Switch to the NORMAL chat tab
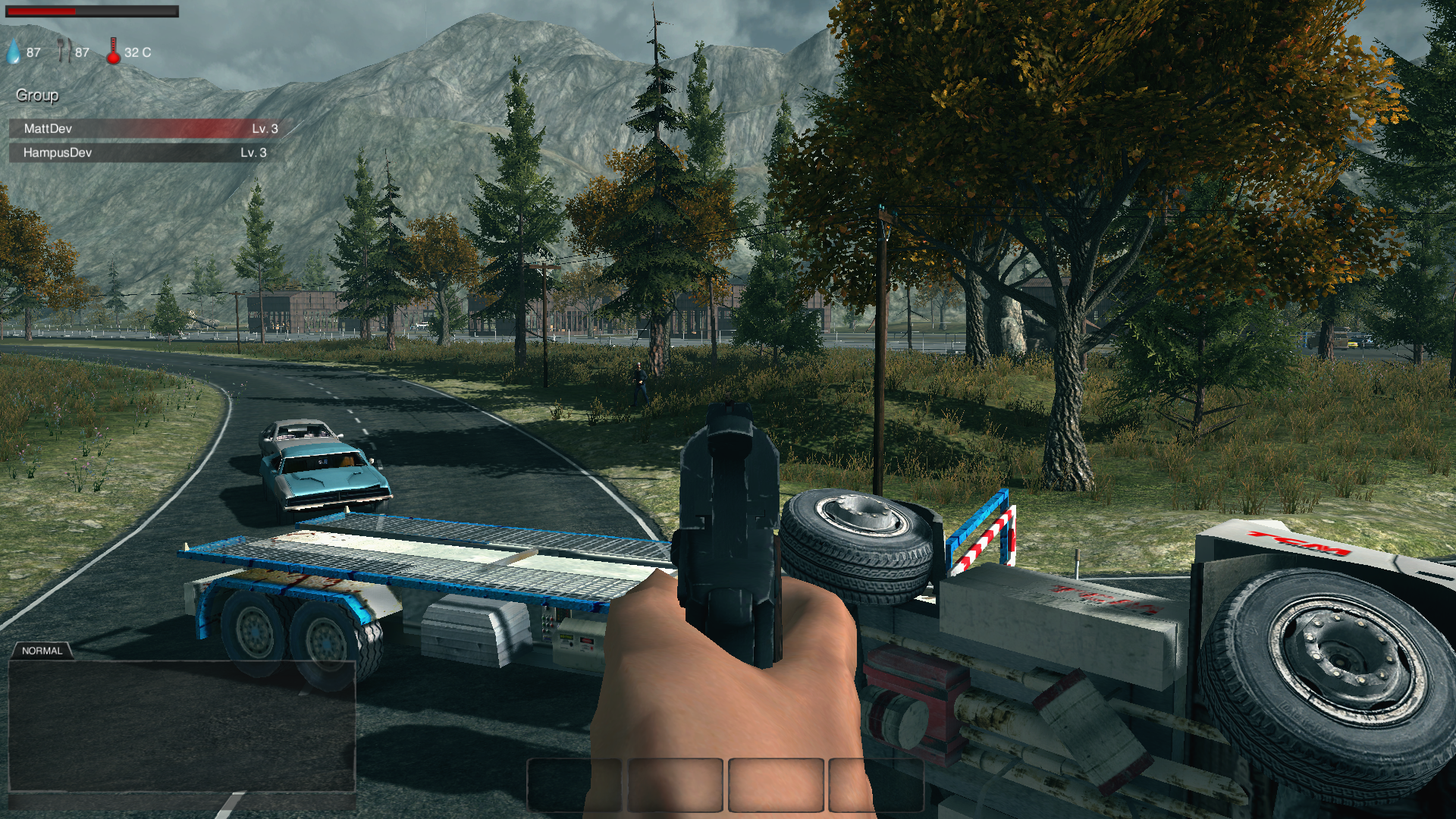 pyautogui.click(x=42, y=651)
